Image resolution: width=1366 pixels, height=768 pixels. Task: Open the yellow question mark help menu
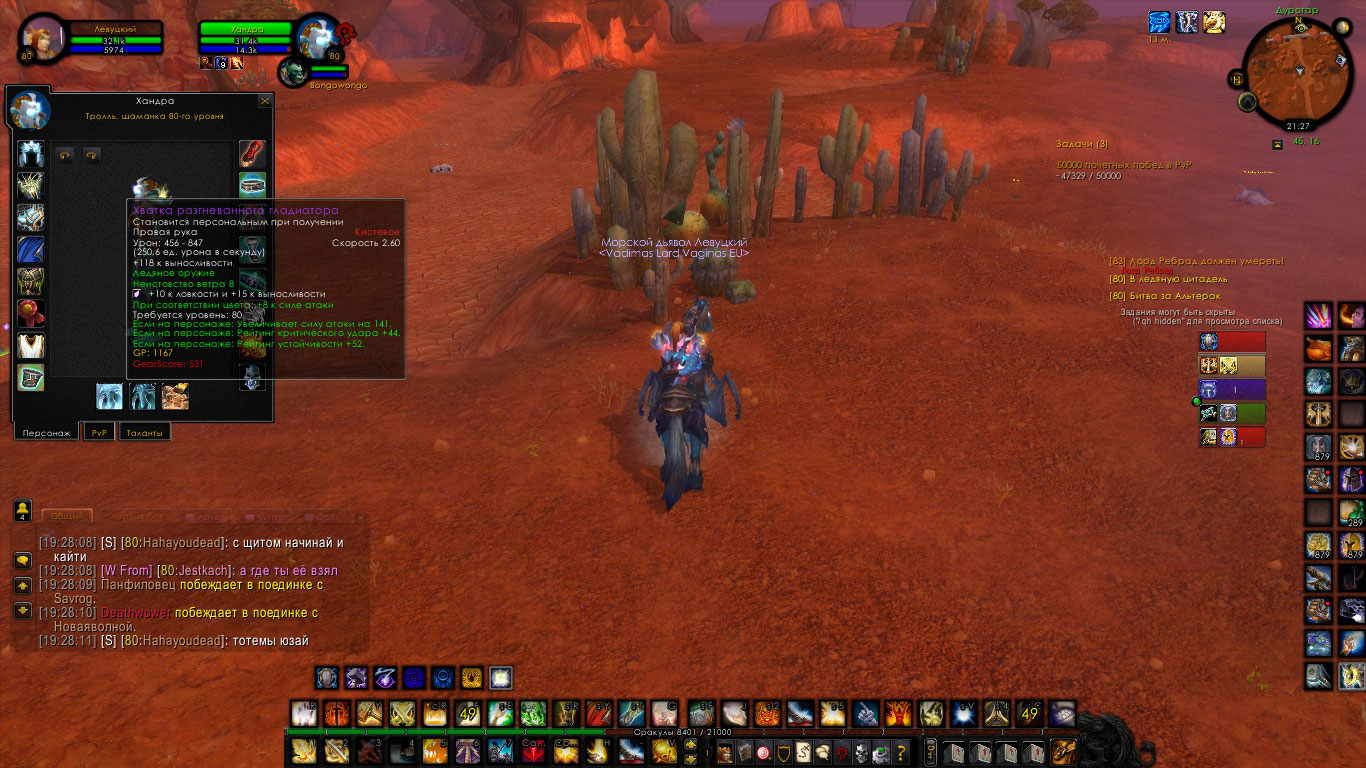pos(902,752)
